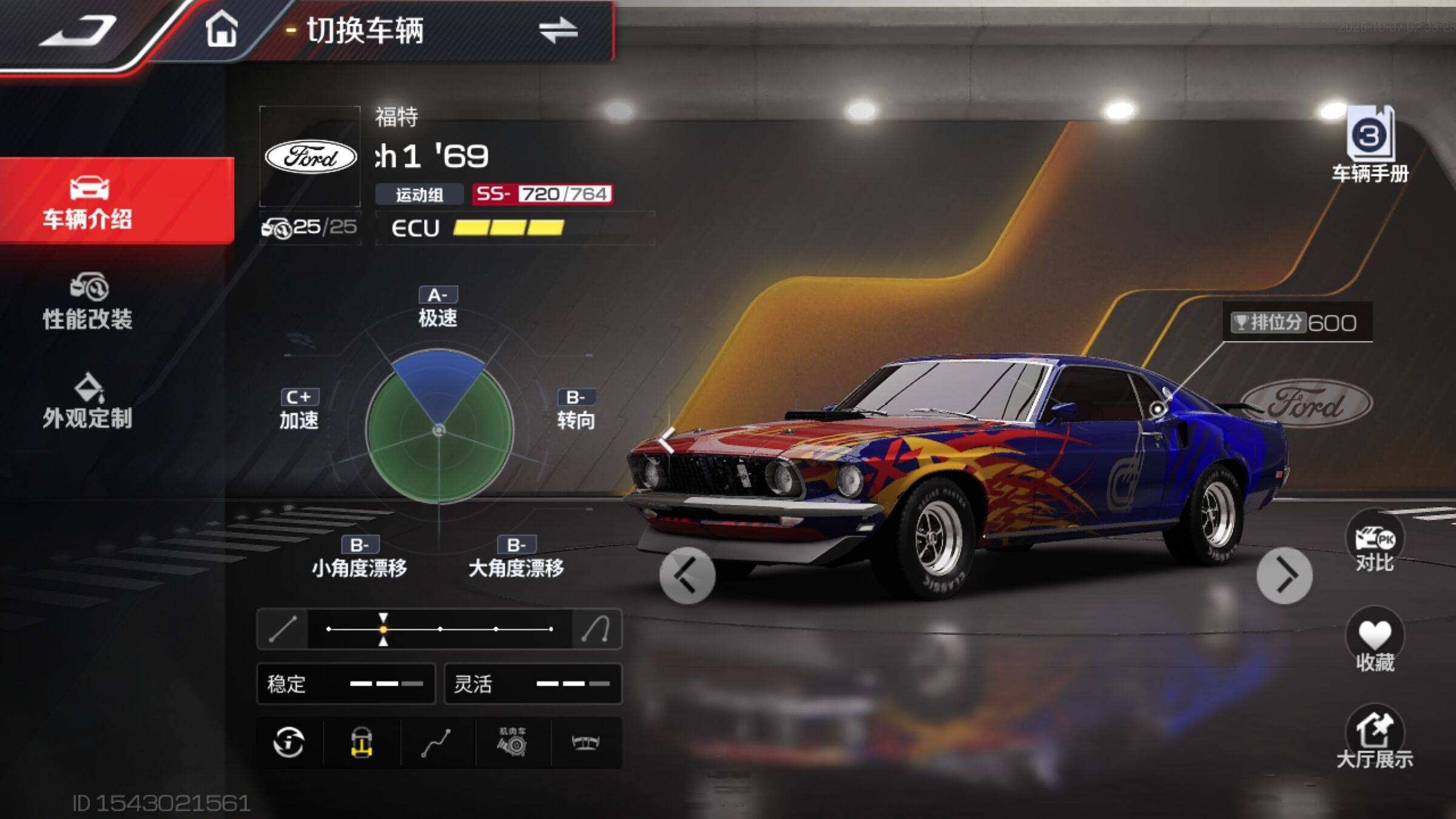Screen dimensions: 1456x819
Task: Return to the home screen
Action: pyautogui.click(x=221, y=29)
